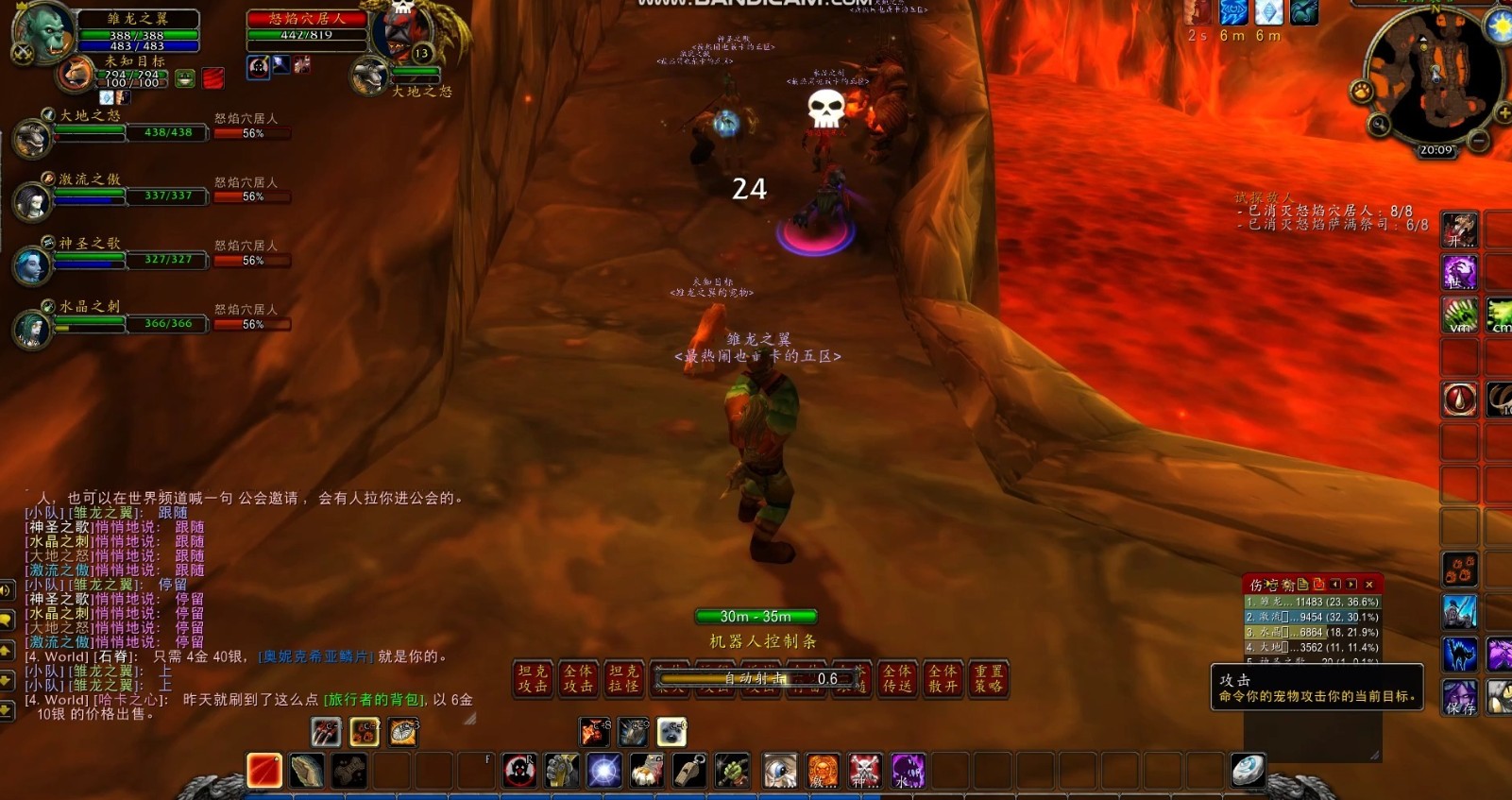
Task: Choose the 全体传送 bot command
Action: tap(897, 679)
